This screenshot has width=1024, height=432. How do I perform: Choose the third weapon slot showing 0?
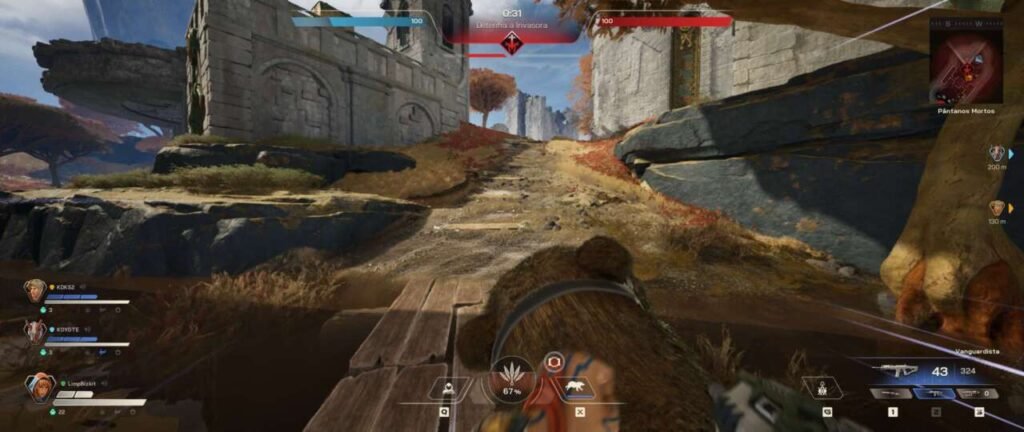click(977, 394)
